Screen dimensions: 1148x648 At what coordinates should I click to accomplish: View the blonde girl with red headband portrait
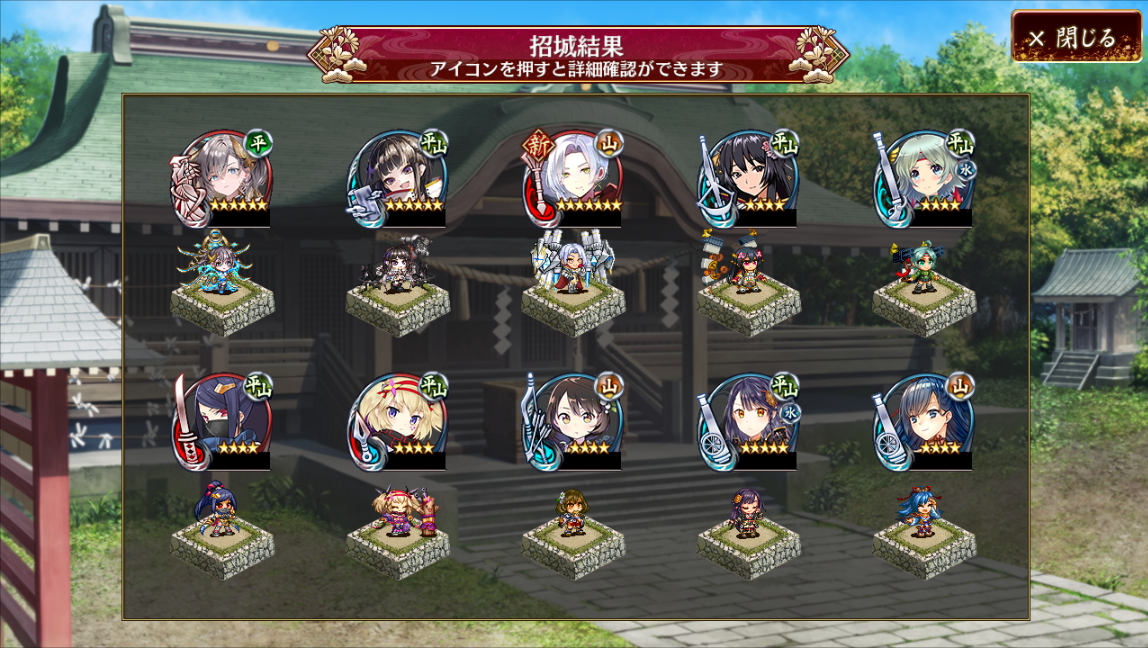tap(398, 422)
